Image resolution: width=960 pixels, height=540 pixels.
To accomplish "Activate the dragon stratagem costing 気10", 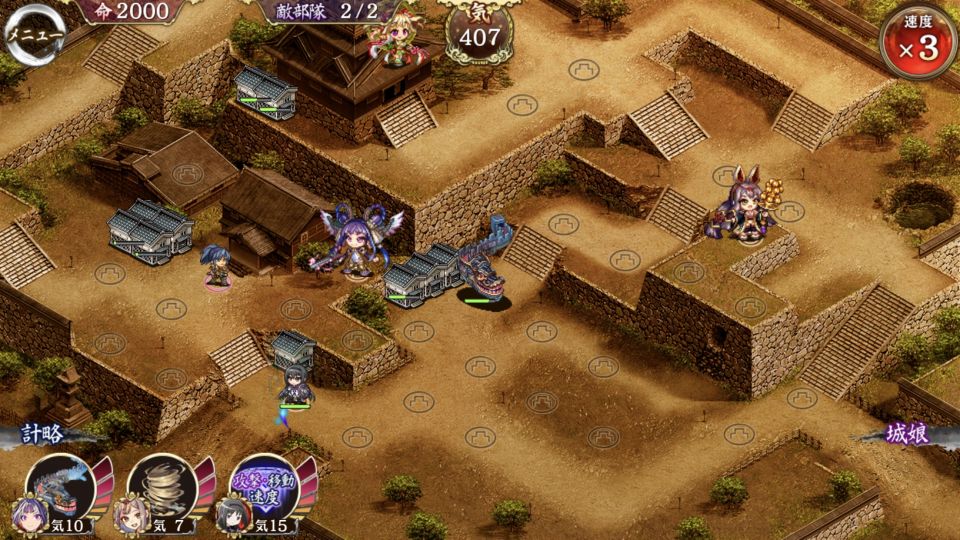I will point(61,487).
